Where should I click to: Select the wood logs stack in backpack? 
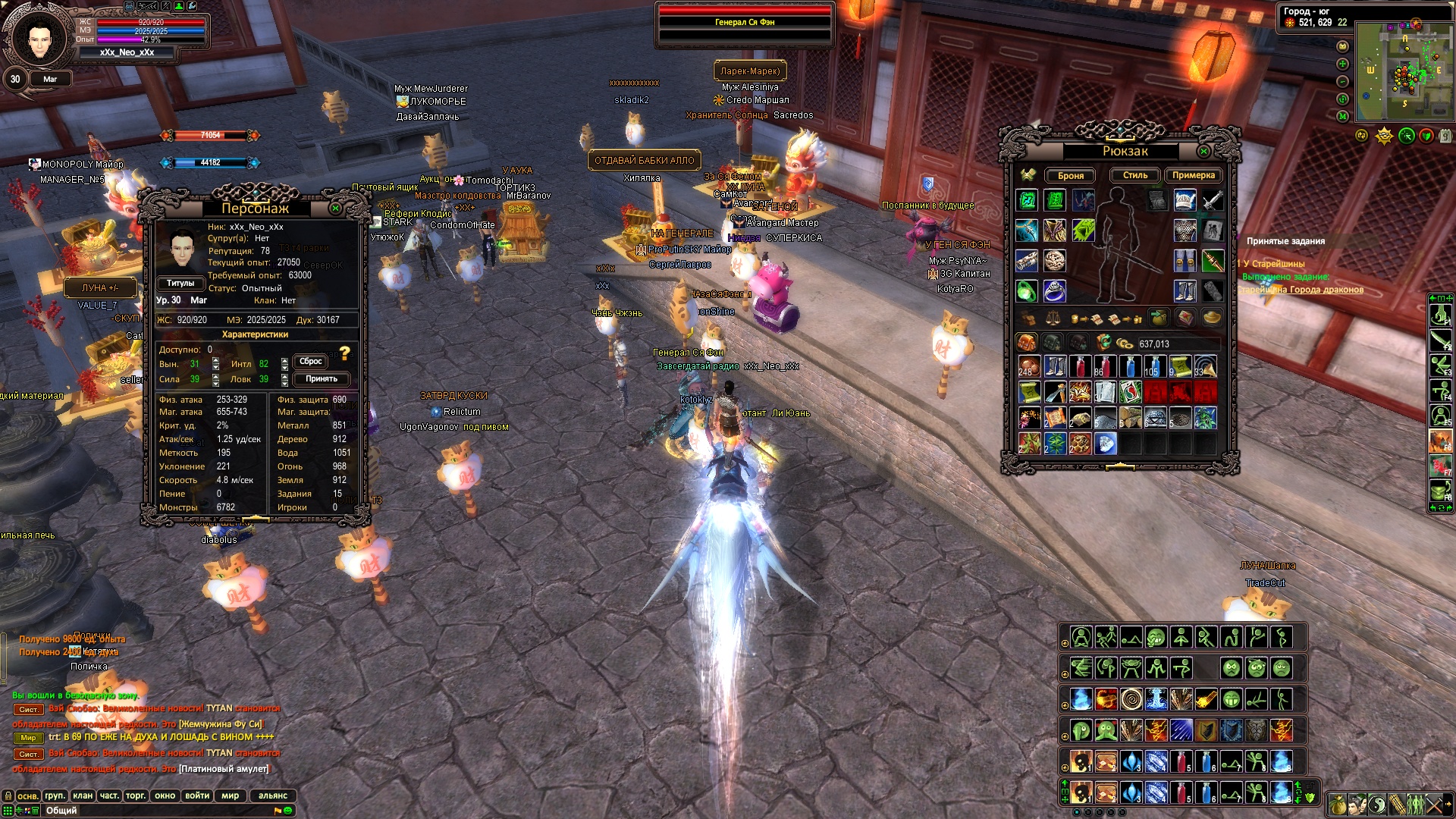coord(1130,418)
